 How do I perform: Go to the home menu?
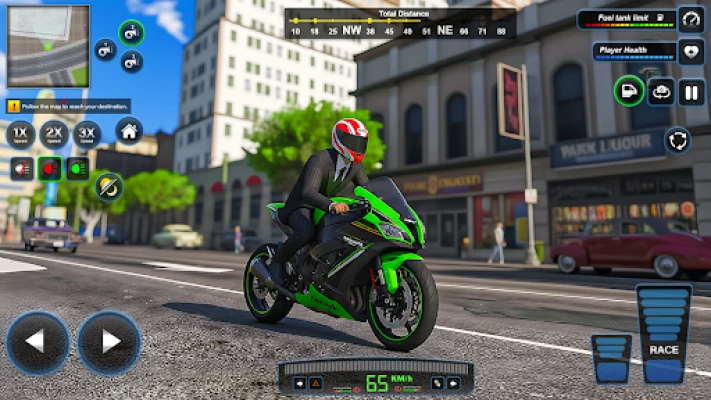coord(128,131)
